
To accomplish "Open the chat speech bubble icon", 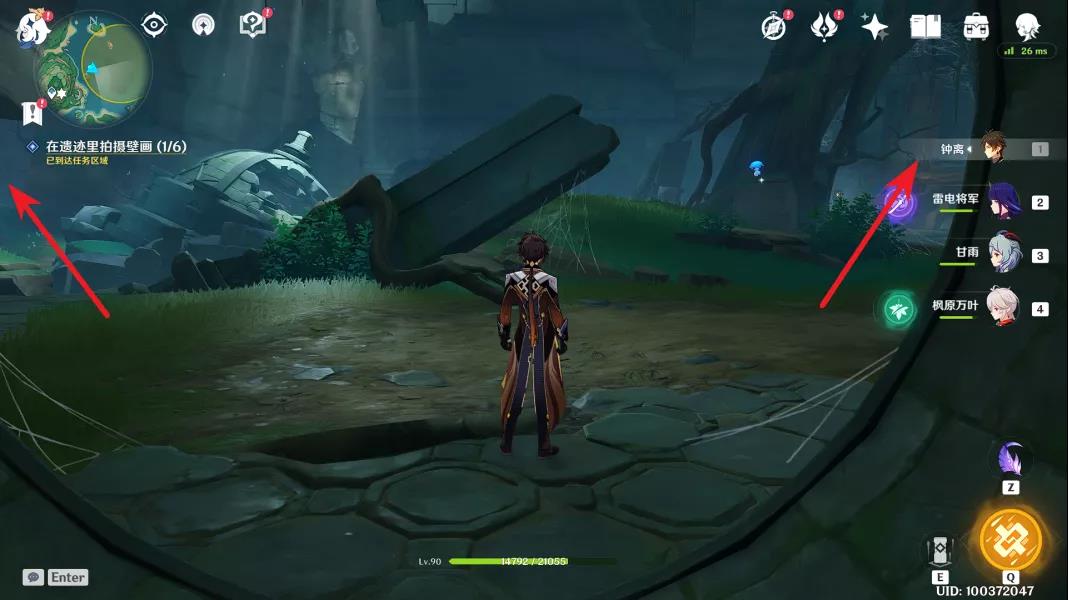I will [x=33, y=577].
